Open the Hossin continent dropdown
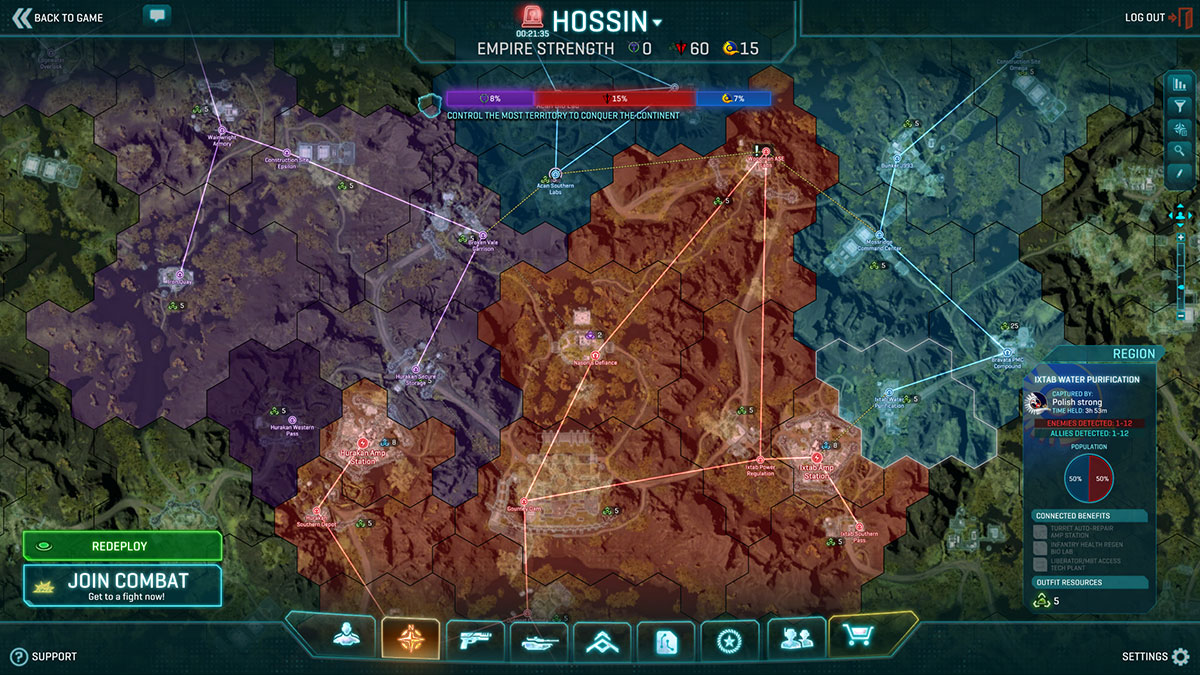This screenshot has height=675, width=1200. [657, 23]
